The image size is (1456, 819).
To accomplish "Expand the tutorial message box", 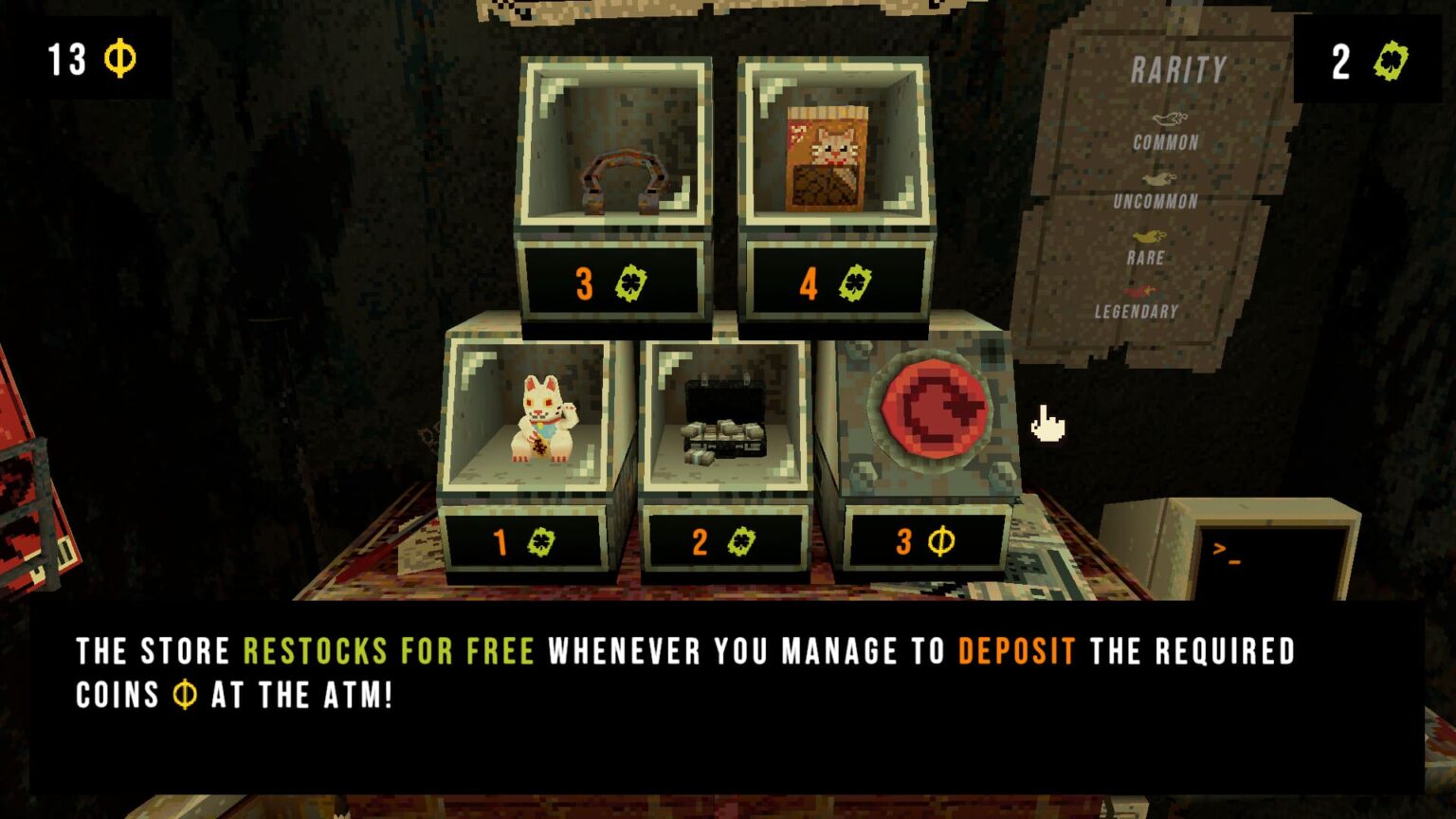I will coord(728,673).
